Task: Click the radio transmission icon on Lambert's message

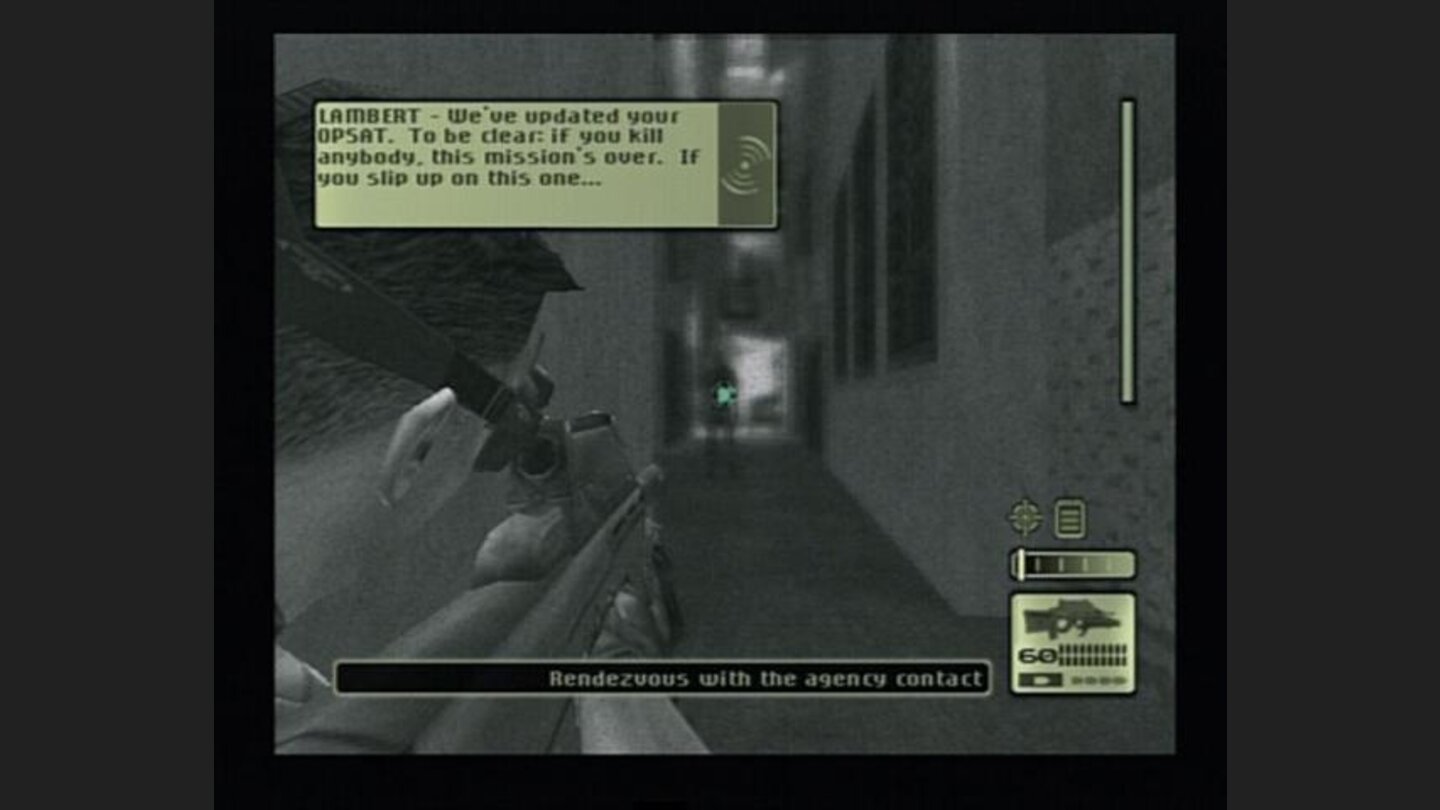Action: tap(747, 162)
